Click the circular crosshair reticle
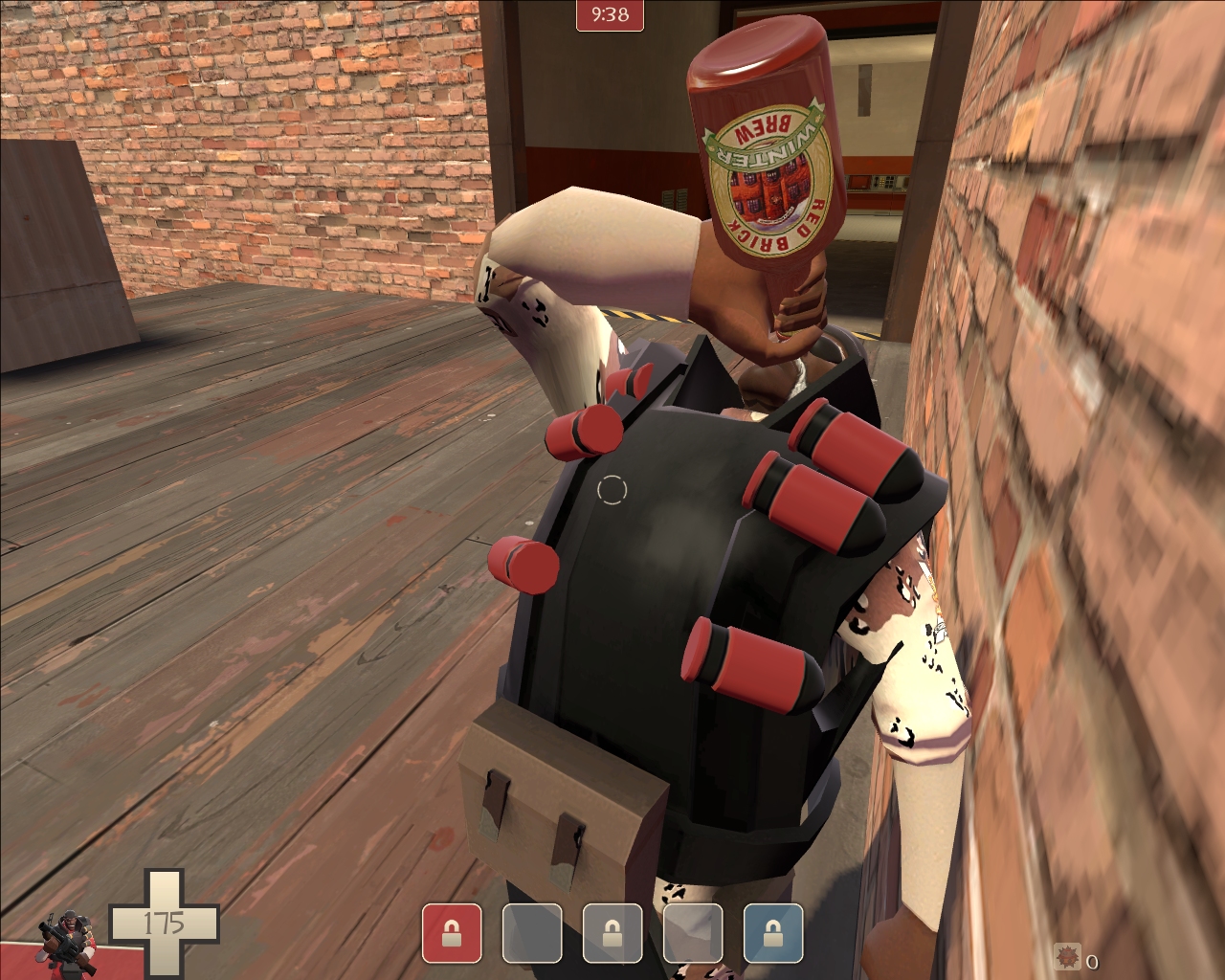The height and width of the screenshot is (980, 1225). tap(612, 490)
